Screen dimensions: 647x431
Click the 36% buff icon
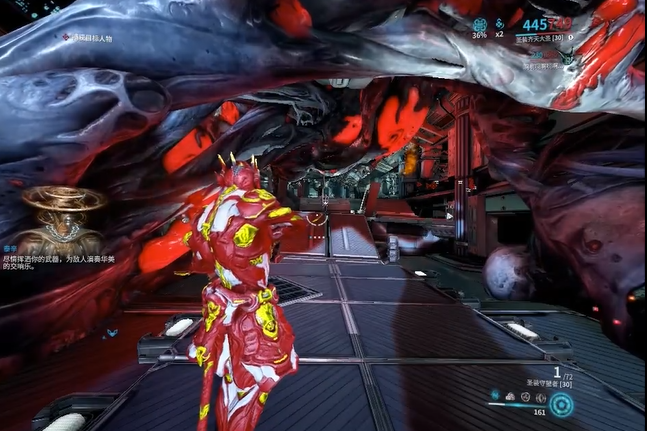click(479, 22)
